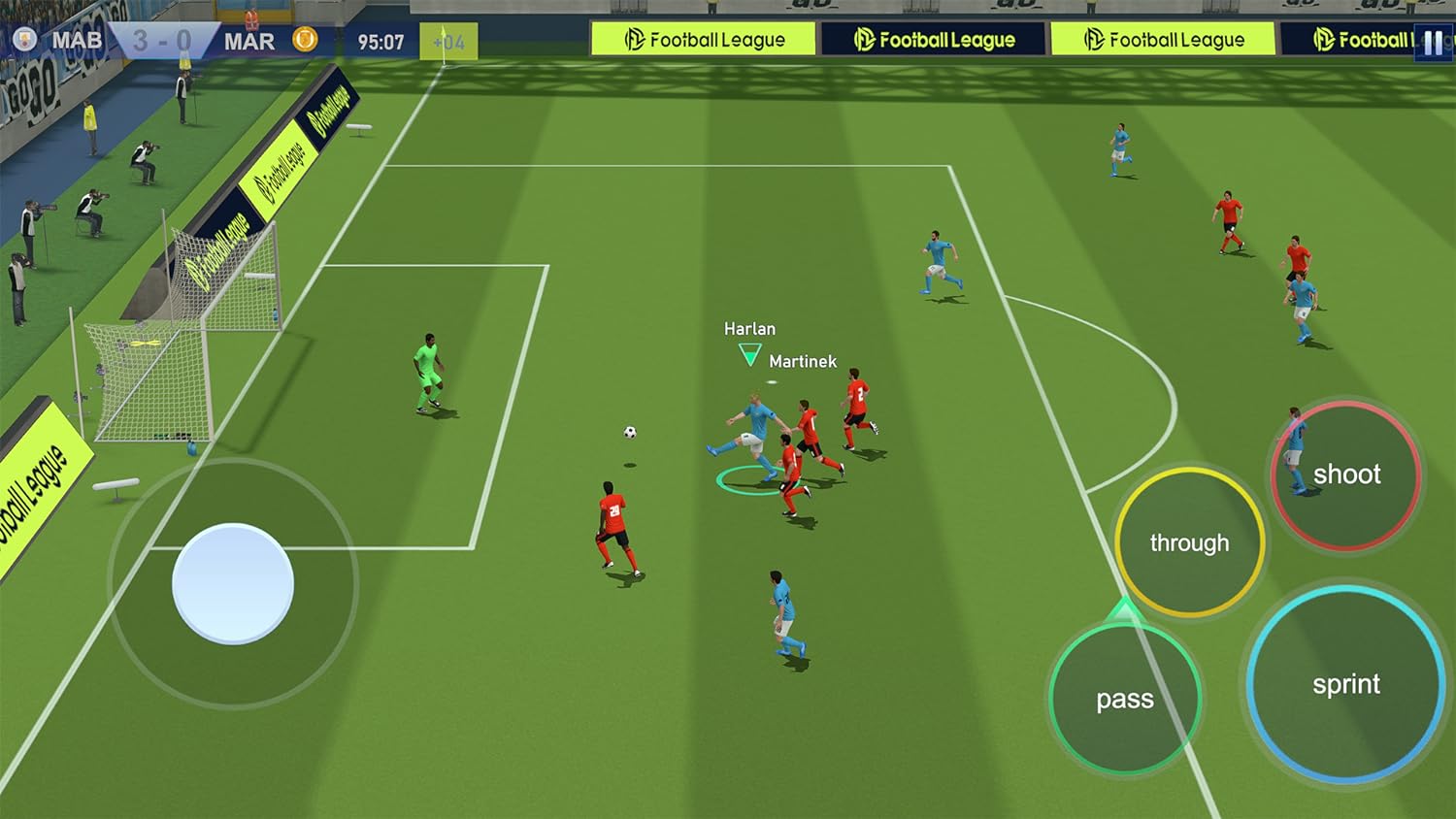Select the MAB team label on scoreboard
The image size is (1456, 819).
80,41
